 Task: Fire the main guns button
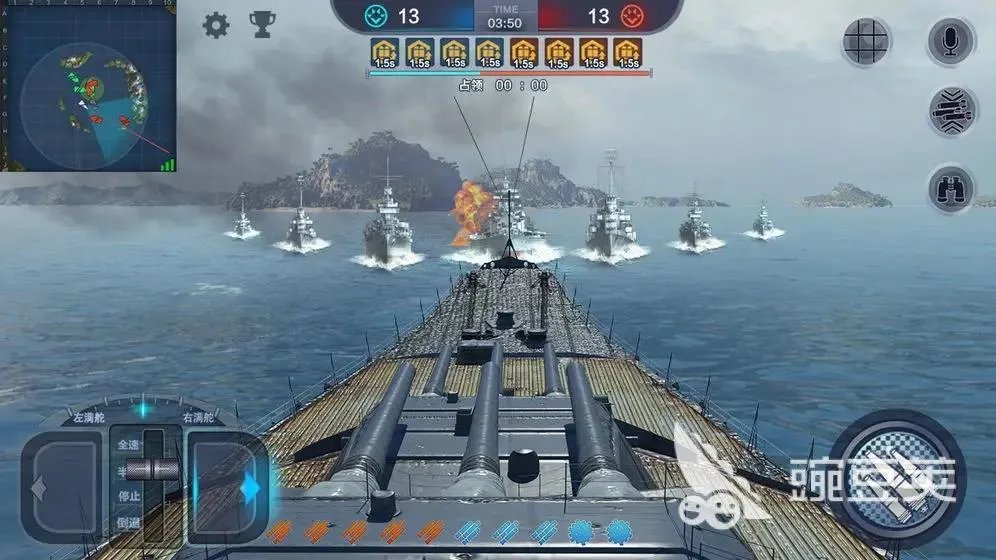tap(897, 478)
